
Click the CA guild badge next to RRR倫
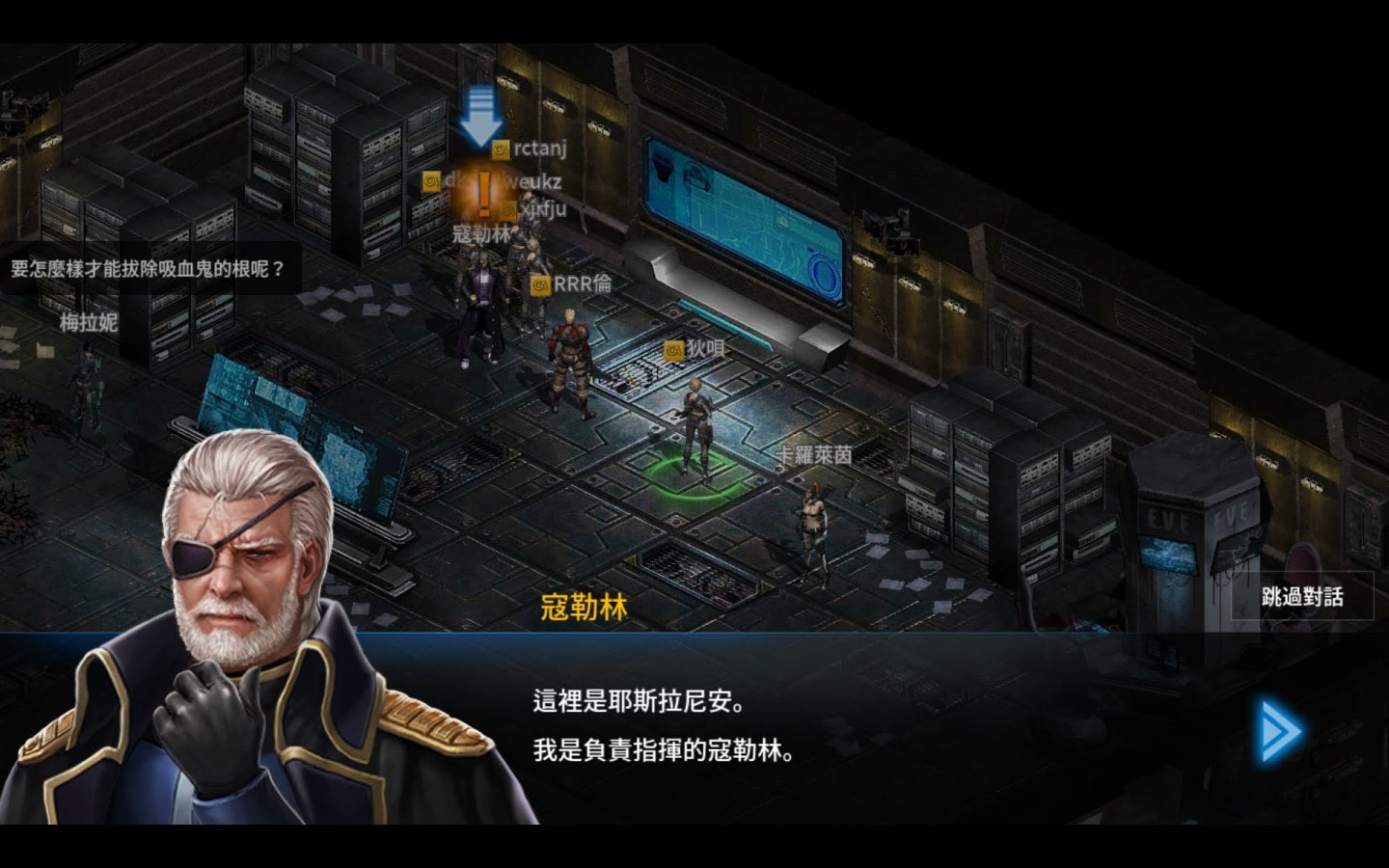pos(540,284)
